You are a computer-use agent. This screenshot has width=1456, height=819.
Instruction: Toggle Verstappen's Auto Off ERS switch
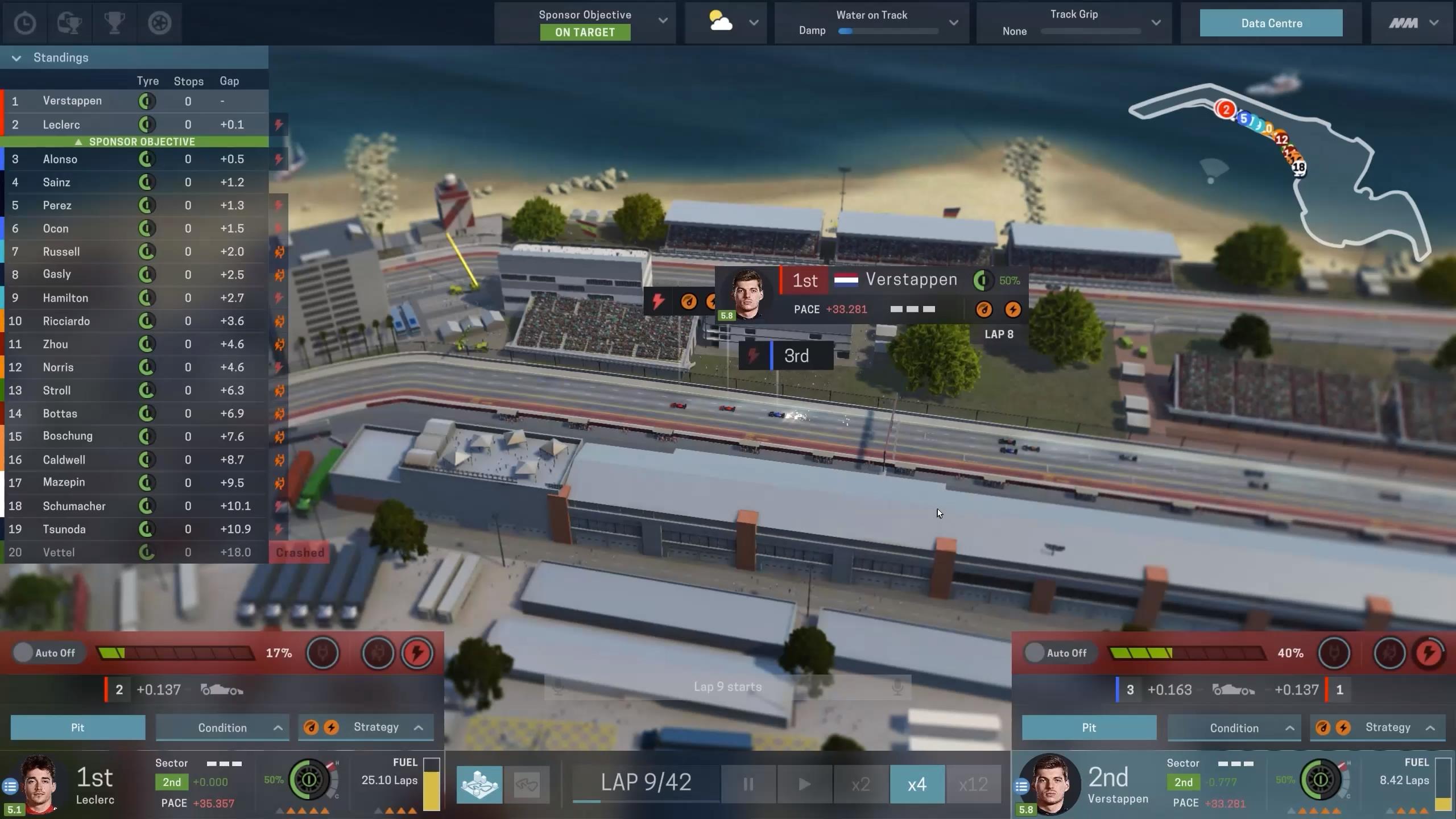tap(1035, 653)
